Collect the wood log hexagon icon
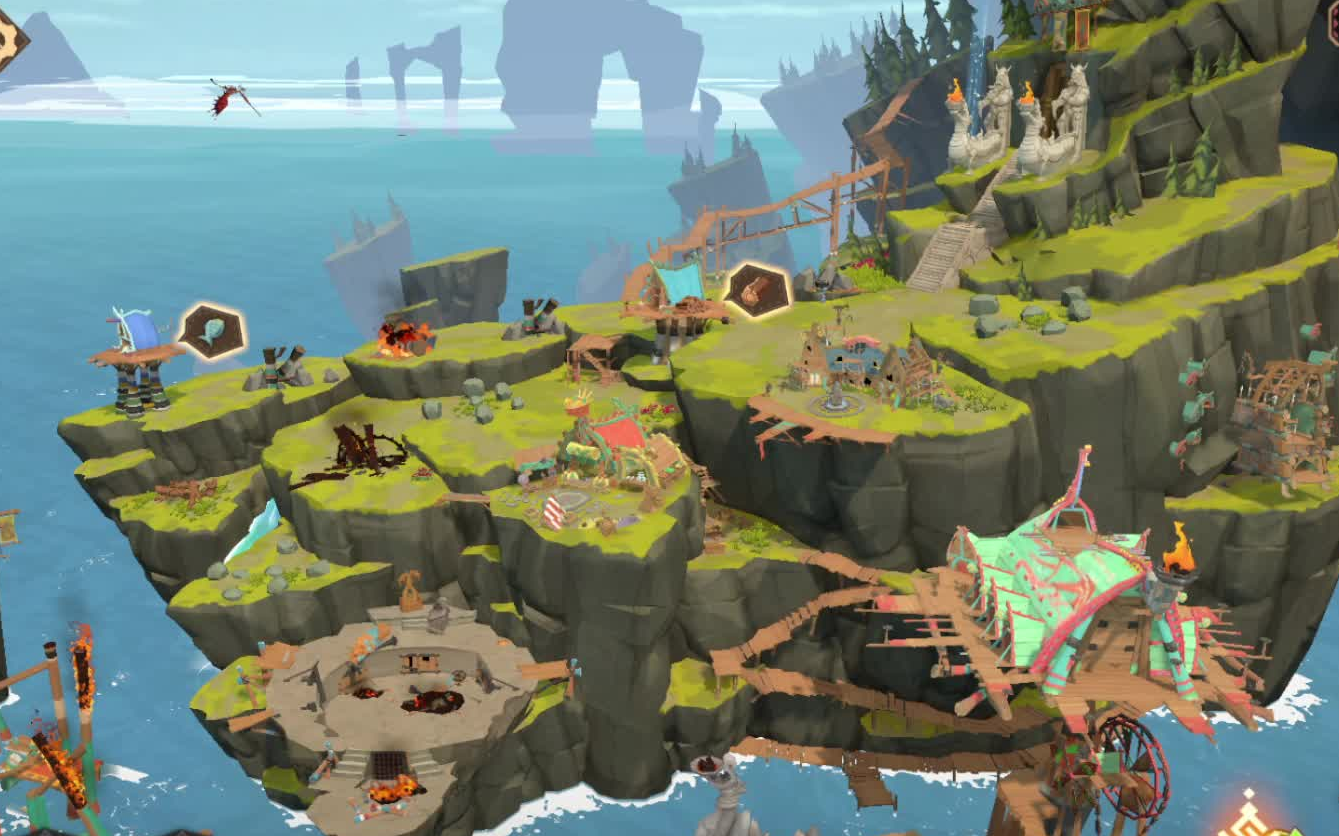1339x836 pixels. pos(756,289)
